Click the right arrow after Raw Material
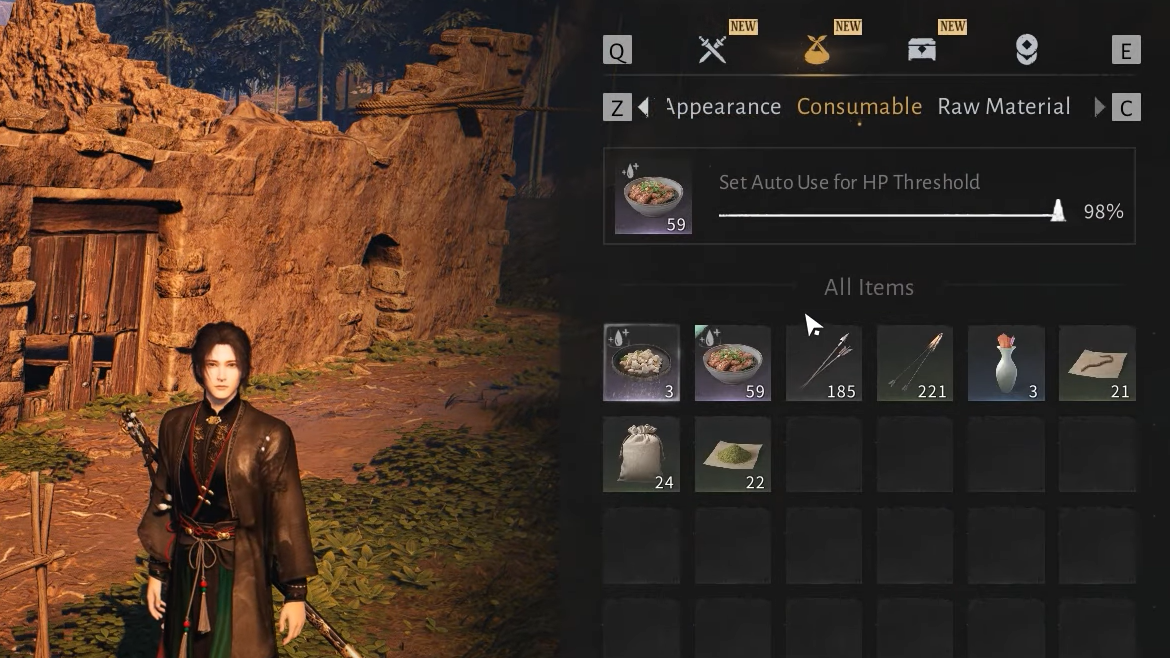Viewport: 1170px width, 658px height. [1099, 107]
